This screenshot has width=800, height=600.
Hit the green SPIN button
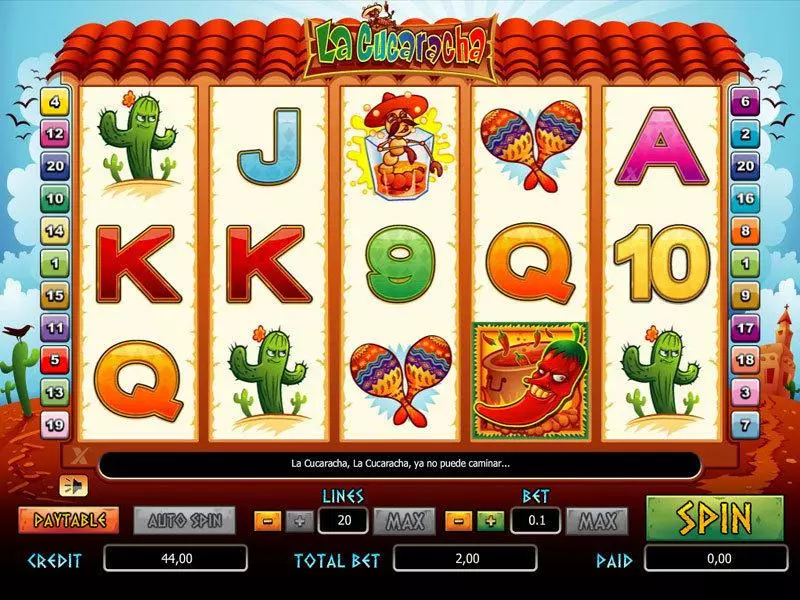[x=715, y=518]
